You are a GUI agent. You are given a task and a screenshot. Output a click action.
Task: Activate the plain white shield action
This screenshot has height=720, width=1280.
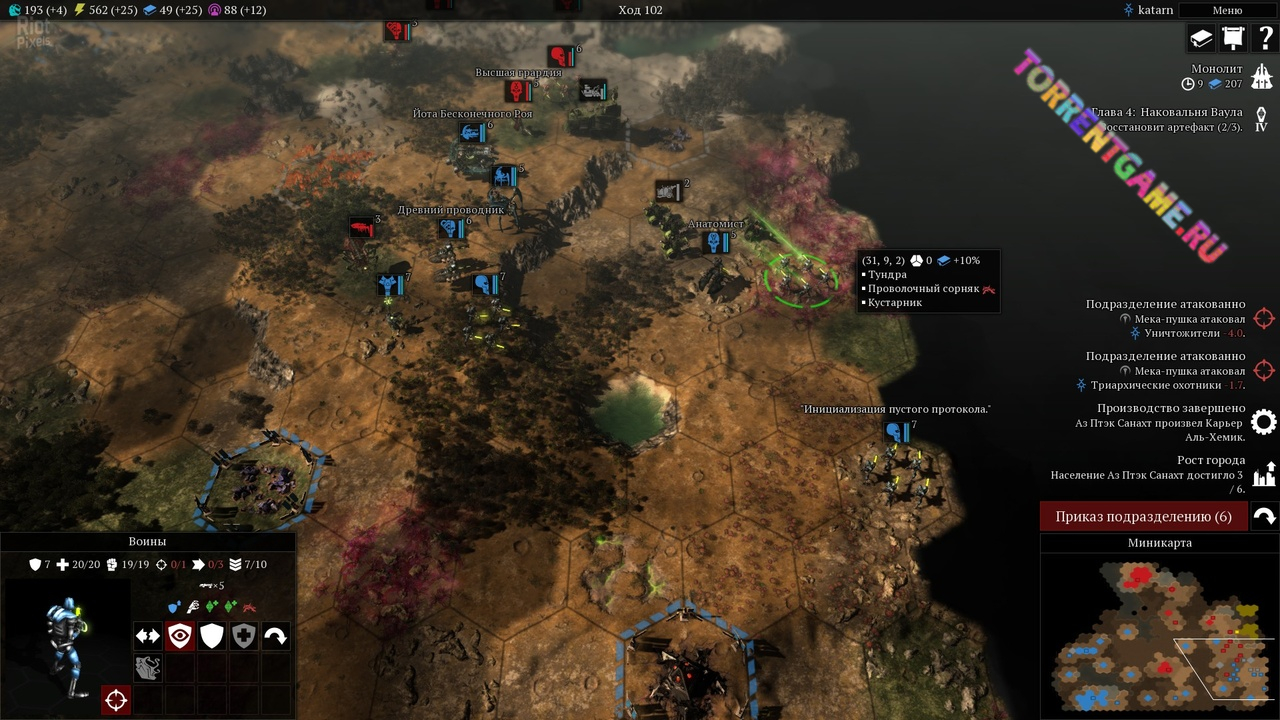click(212, 636)
